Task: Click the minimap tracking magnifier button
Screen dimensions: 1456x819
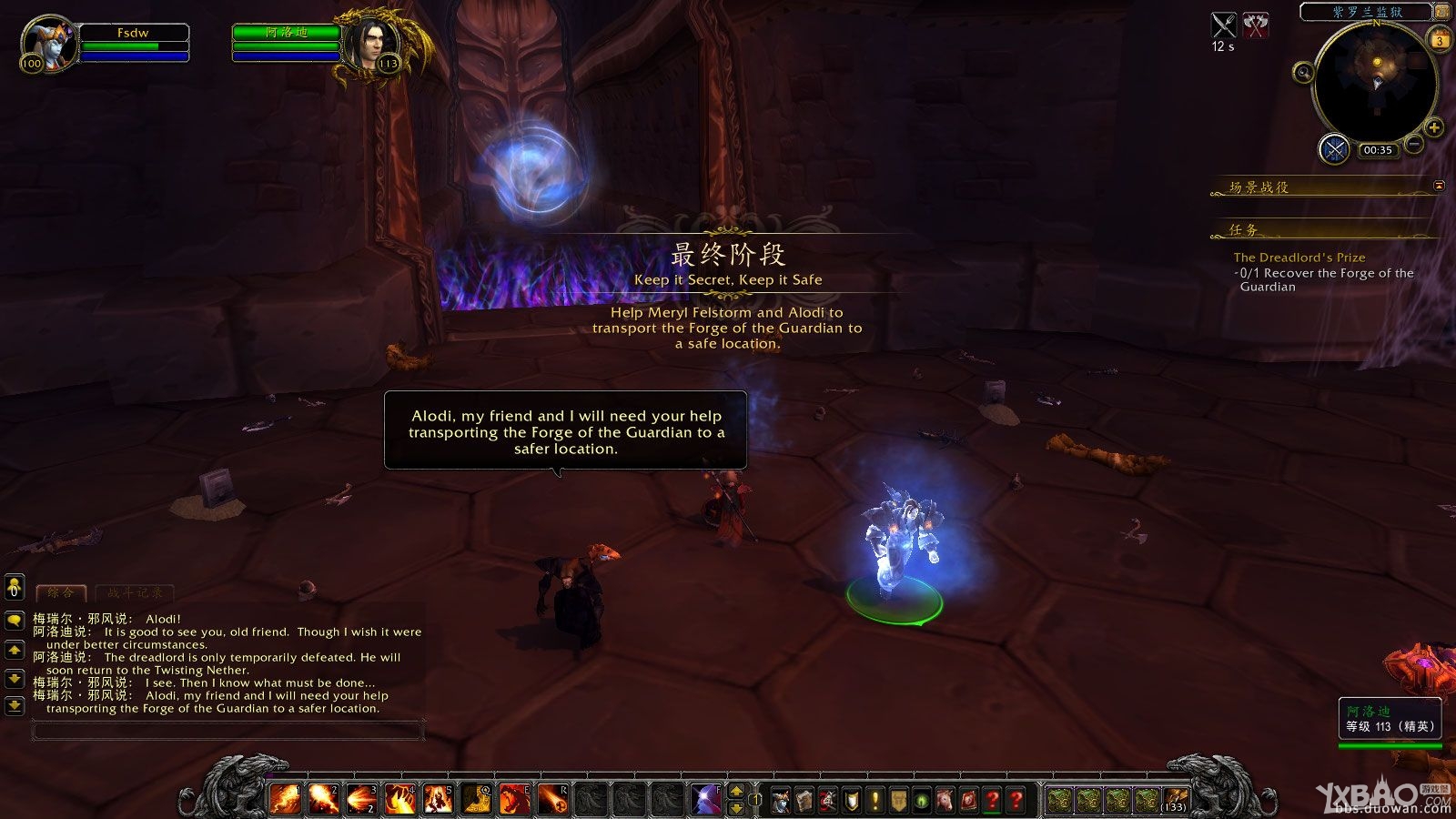Action: coord(1304,73)
